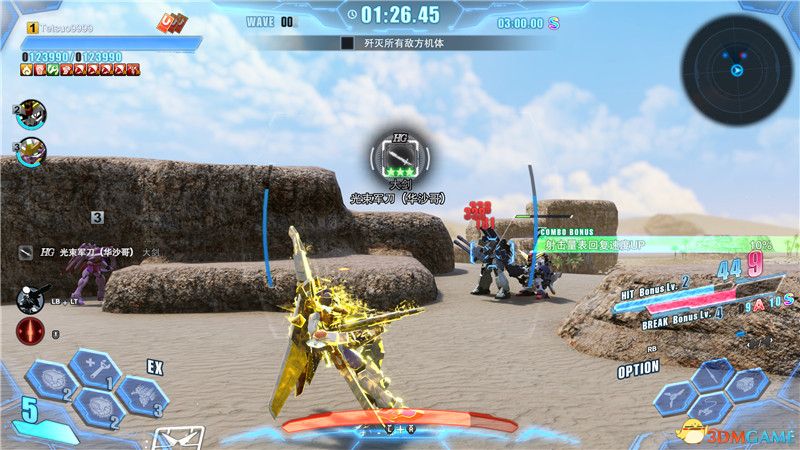800x450 pixels.
Task: Click the orange parts card icon
Action: point(172,22)
